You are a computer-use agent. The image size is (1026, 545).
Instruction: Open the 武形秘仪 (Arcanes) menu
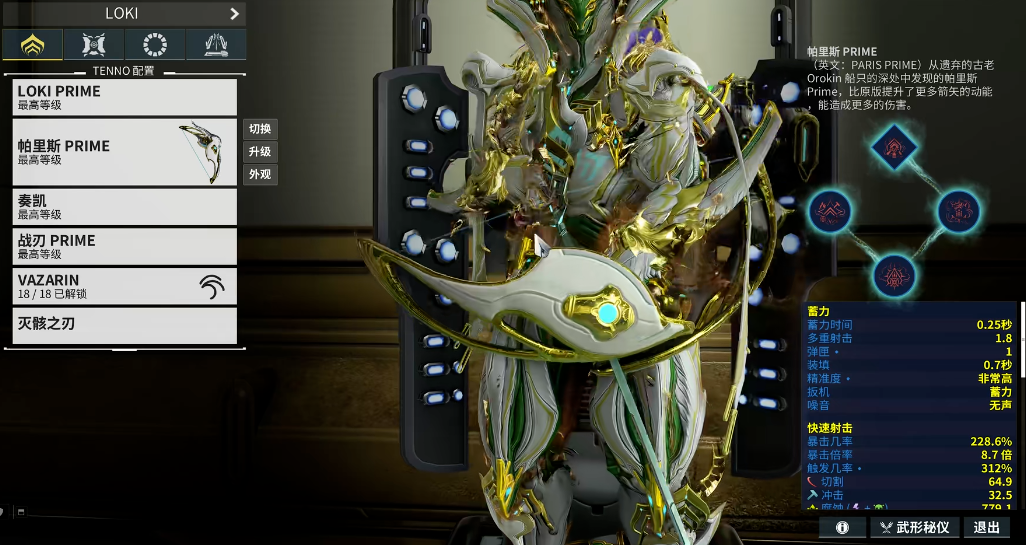click(915, 527)
